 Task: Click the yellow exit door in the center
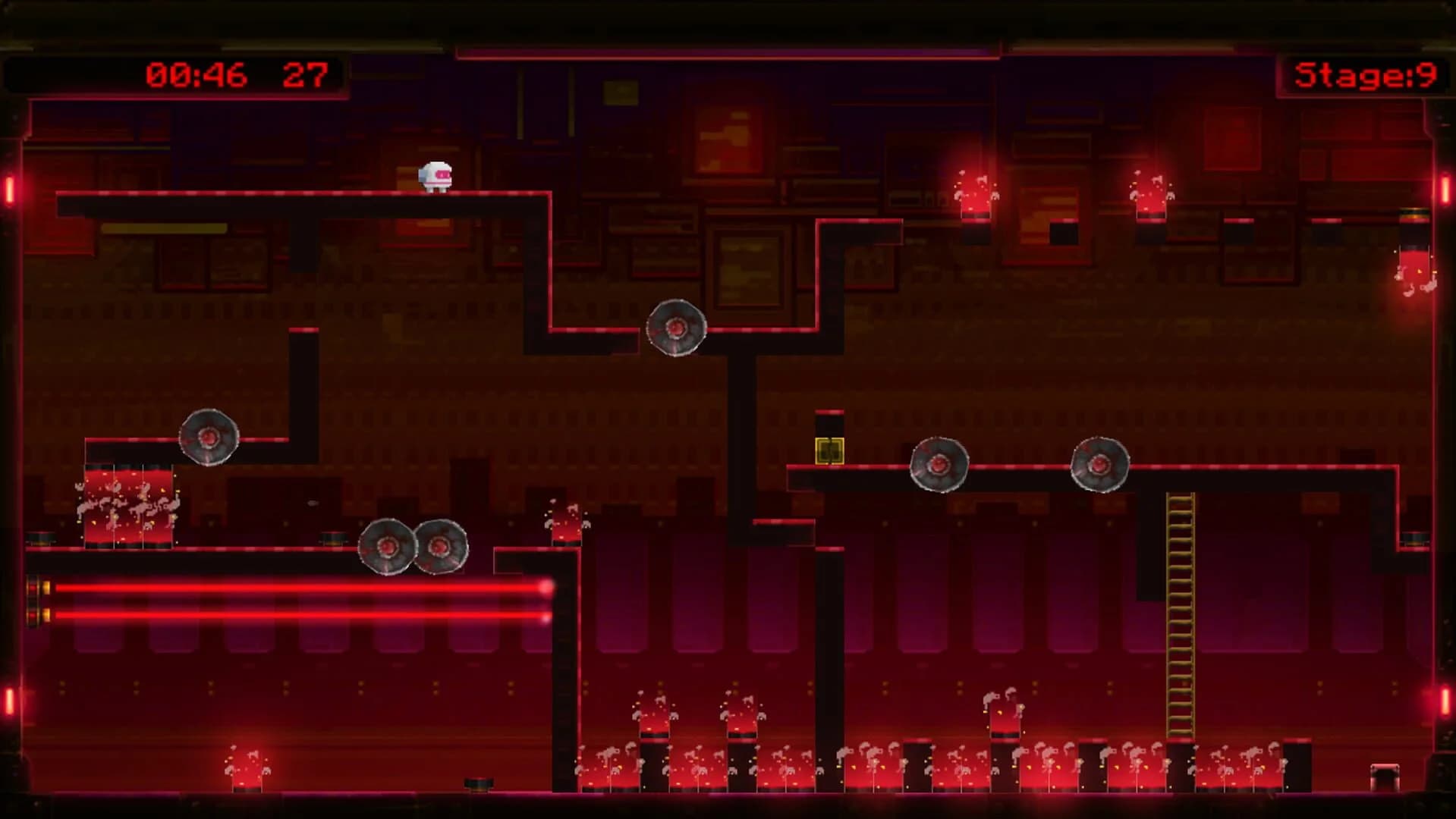click(x=828, y=450)
